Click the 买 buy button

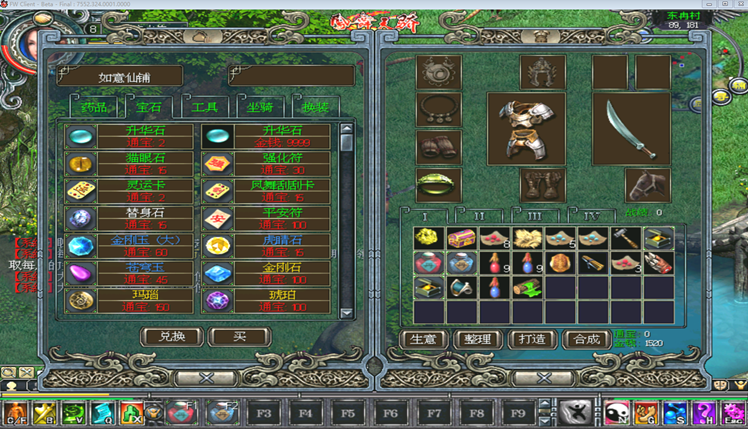[240, 337]
